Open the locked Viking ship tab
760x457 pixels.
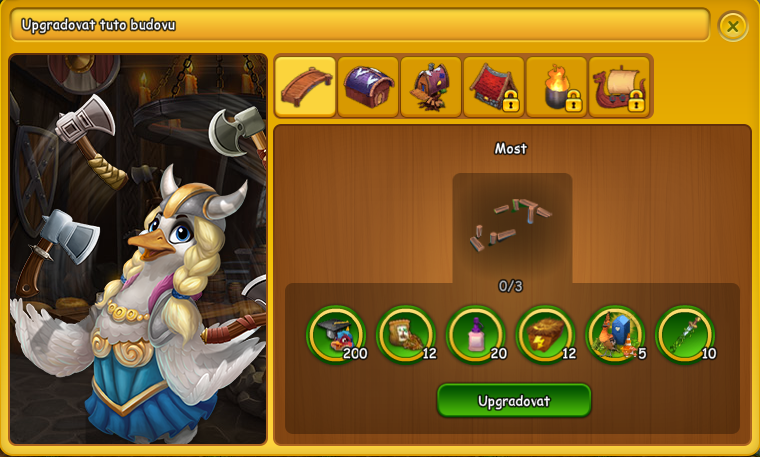click(620, 87)
